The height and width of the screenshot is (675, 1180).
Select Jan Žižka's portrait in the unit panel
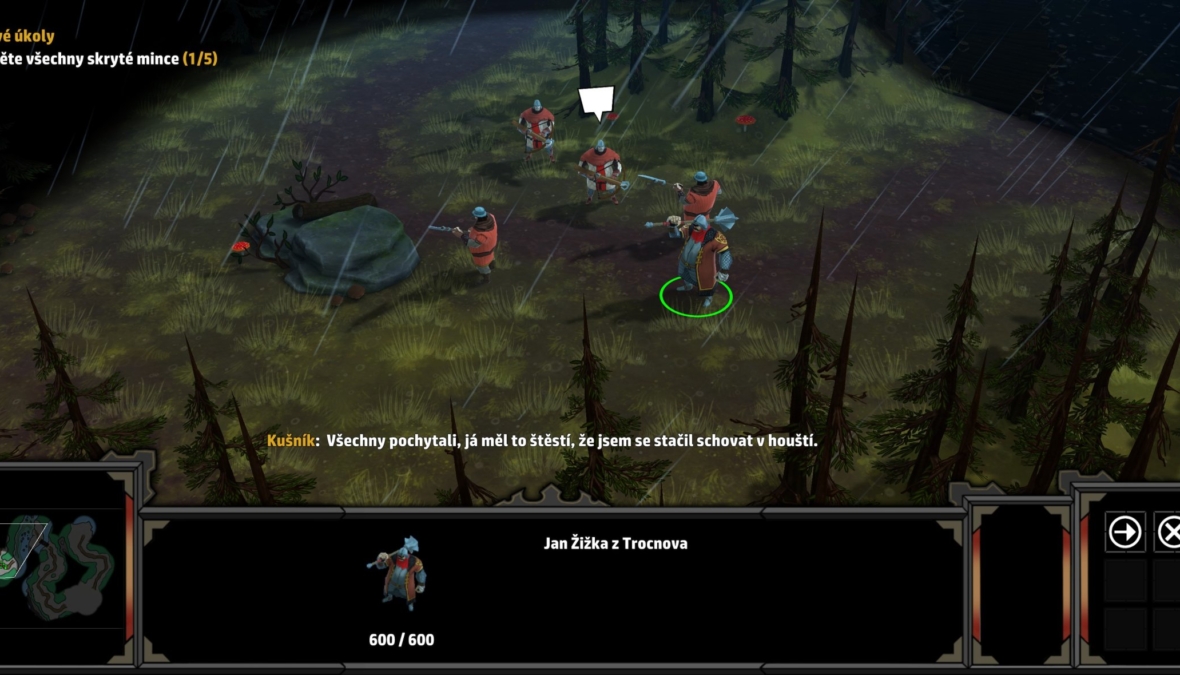point(401,574)
